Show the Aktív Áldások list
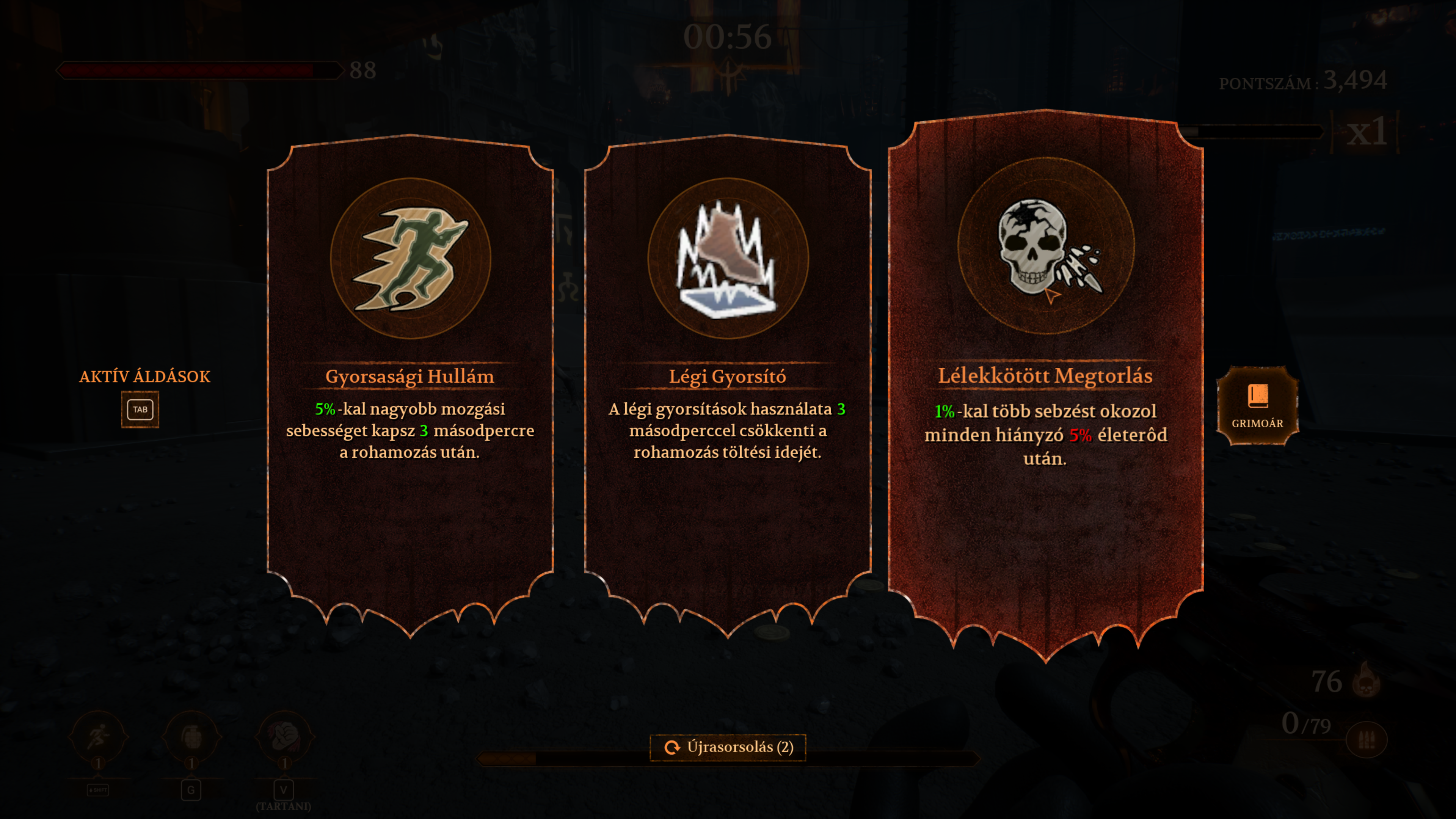 140,409
